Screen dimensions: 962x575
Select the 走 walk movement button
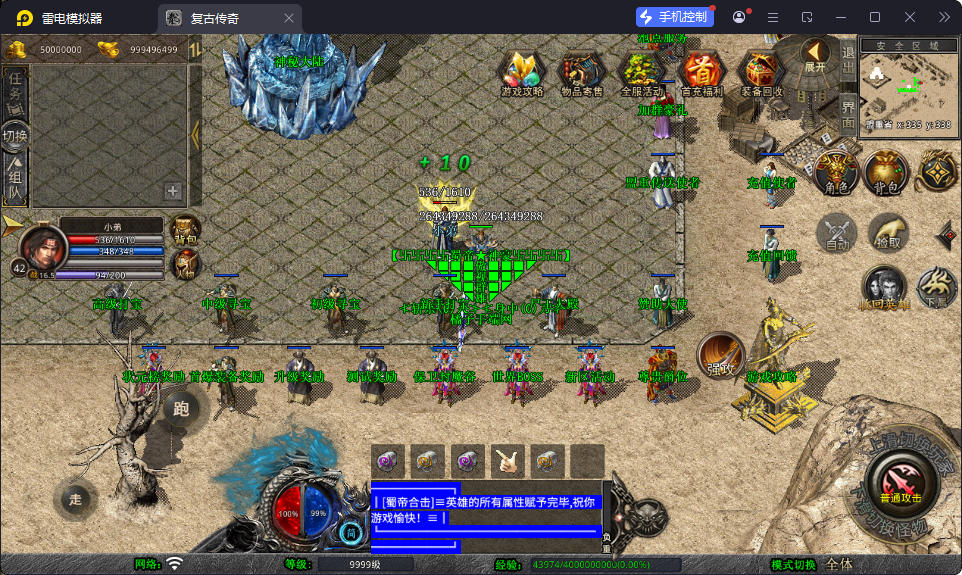pos(75,498)
